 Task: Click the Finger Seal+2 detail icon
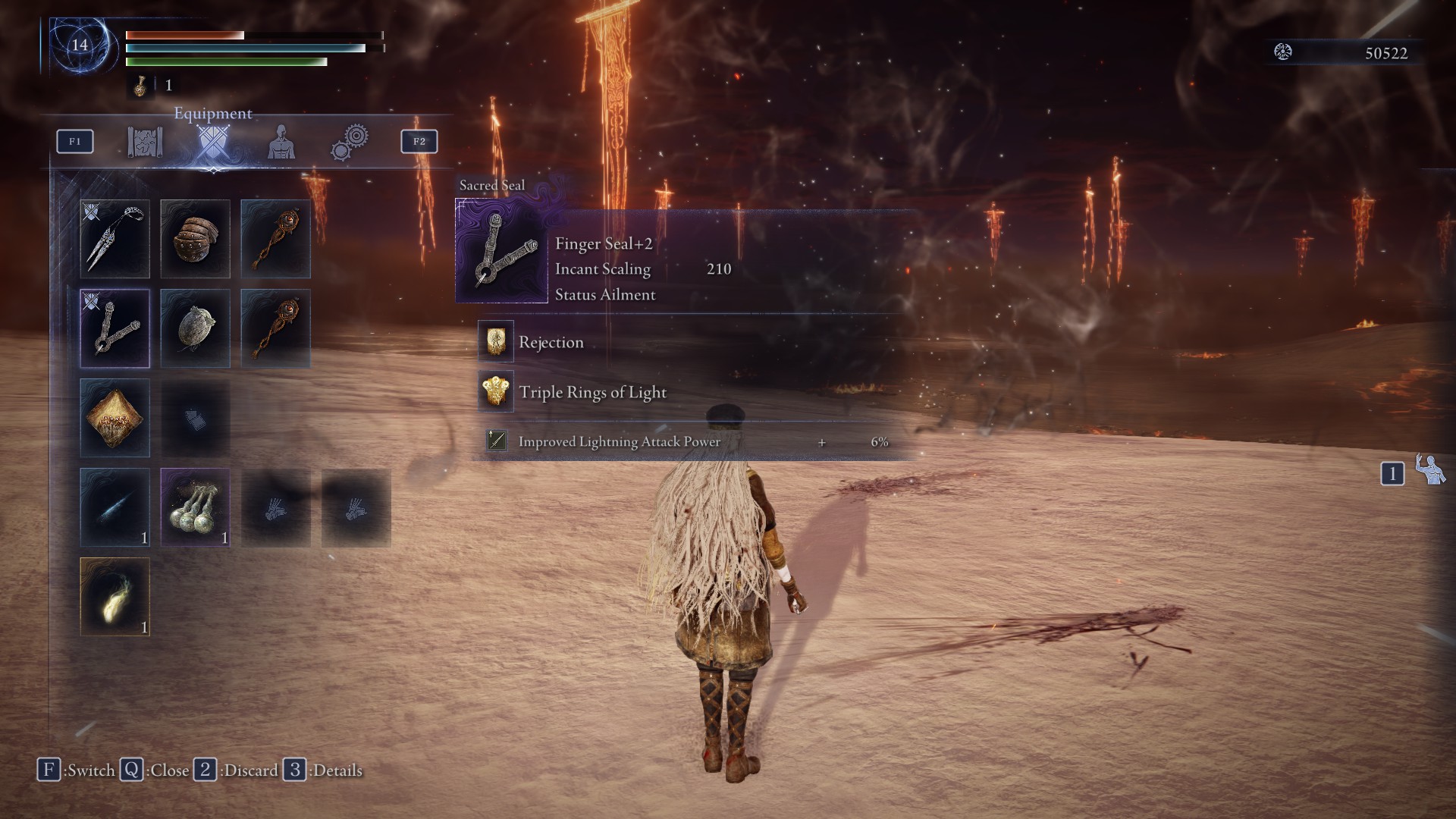[x=501, y=251]
